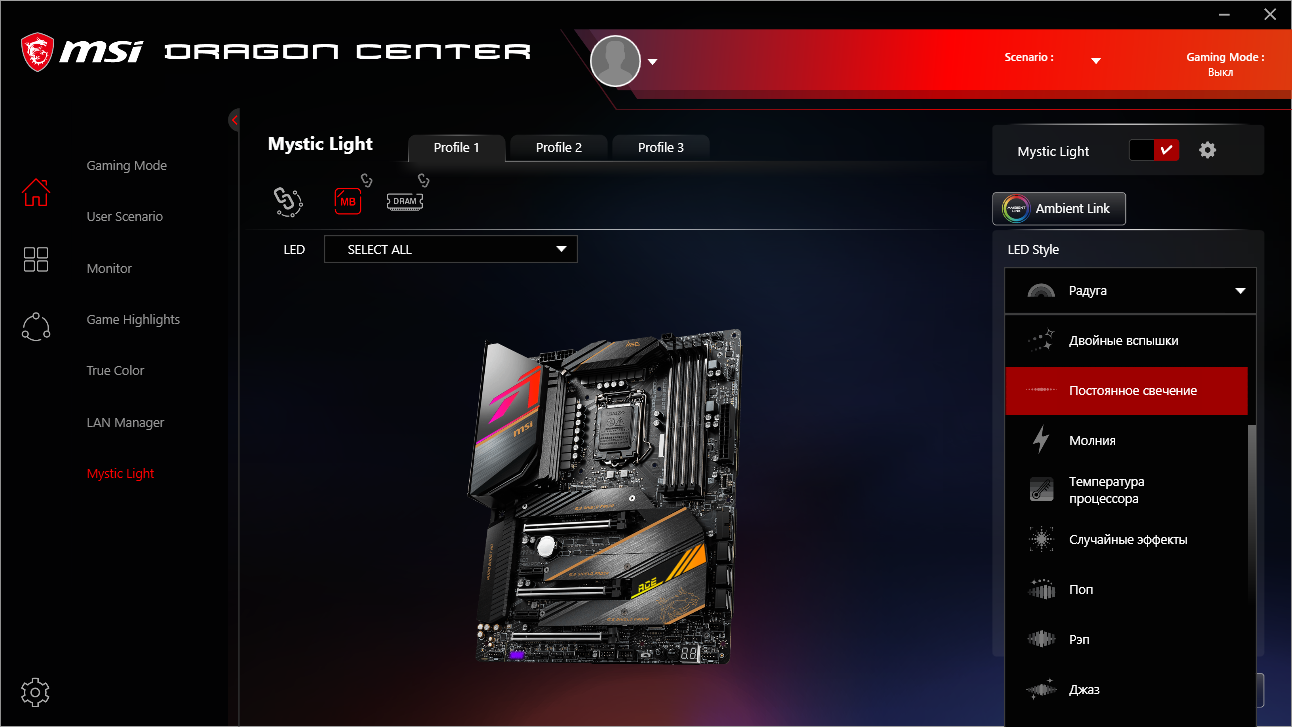
Task: Click the Ambient Link button
Action: [1058, 209]
